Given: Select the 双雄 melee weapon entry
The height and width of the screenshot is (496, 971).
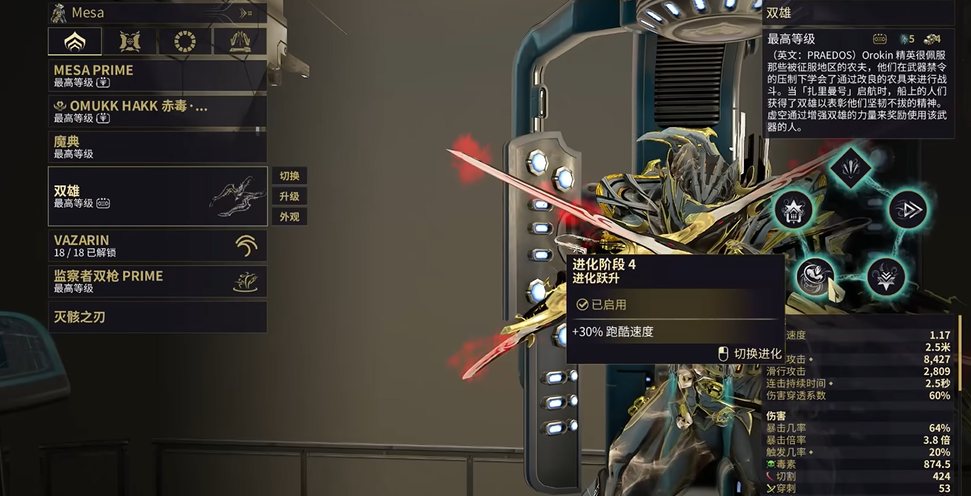Looking at the screenshot, I should click(x=157, y=196).
